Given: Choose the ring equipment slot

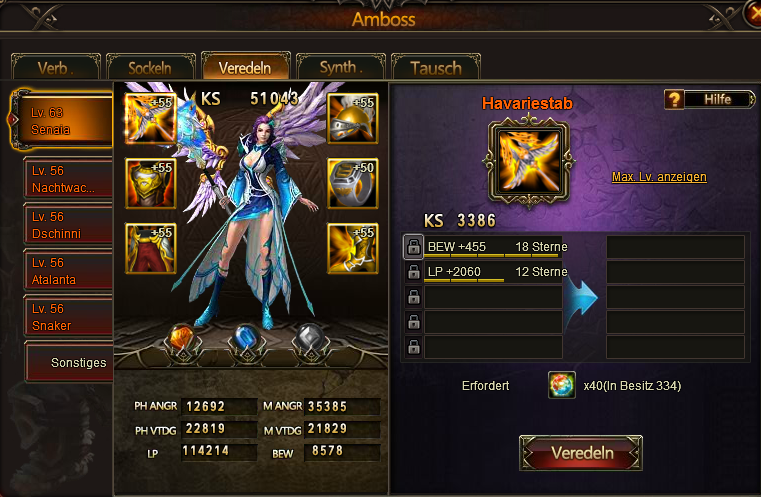Looking at the screenshot, I should [352, 183].
